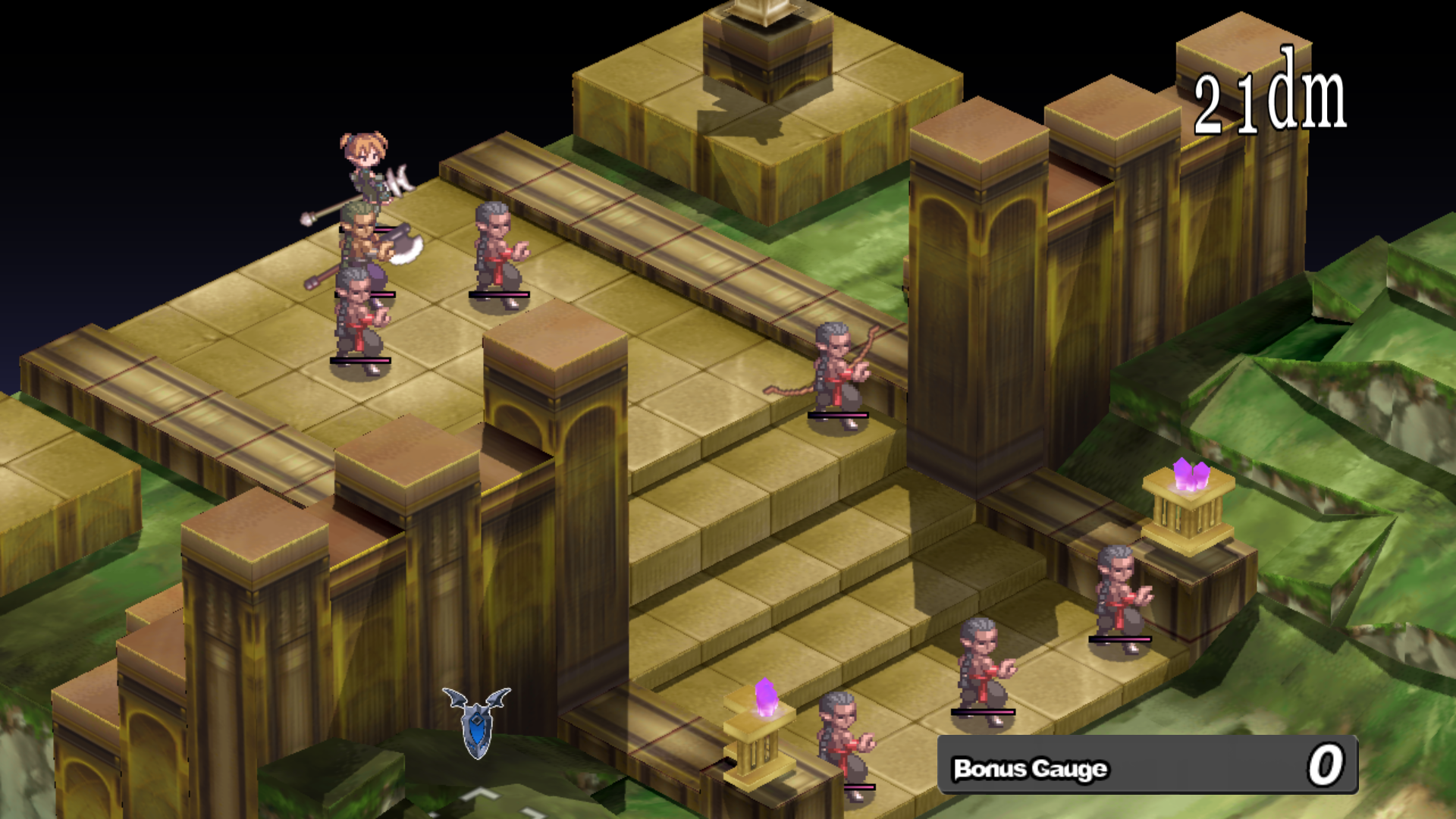Click the enemy monk mid-way down the steps

pyautogui.click(x=986, y=667)
